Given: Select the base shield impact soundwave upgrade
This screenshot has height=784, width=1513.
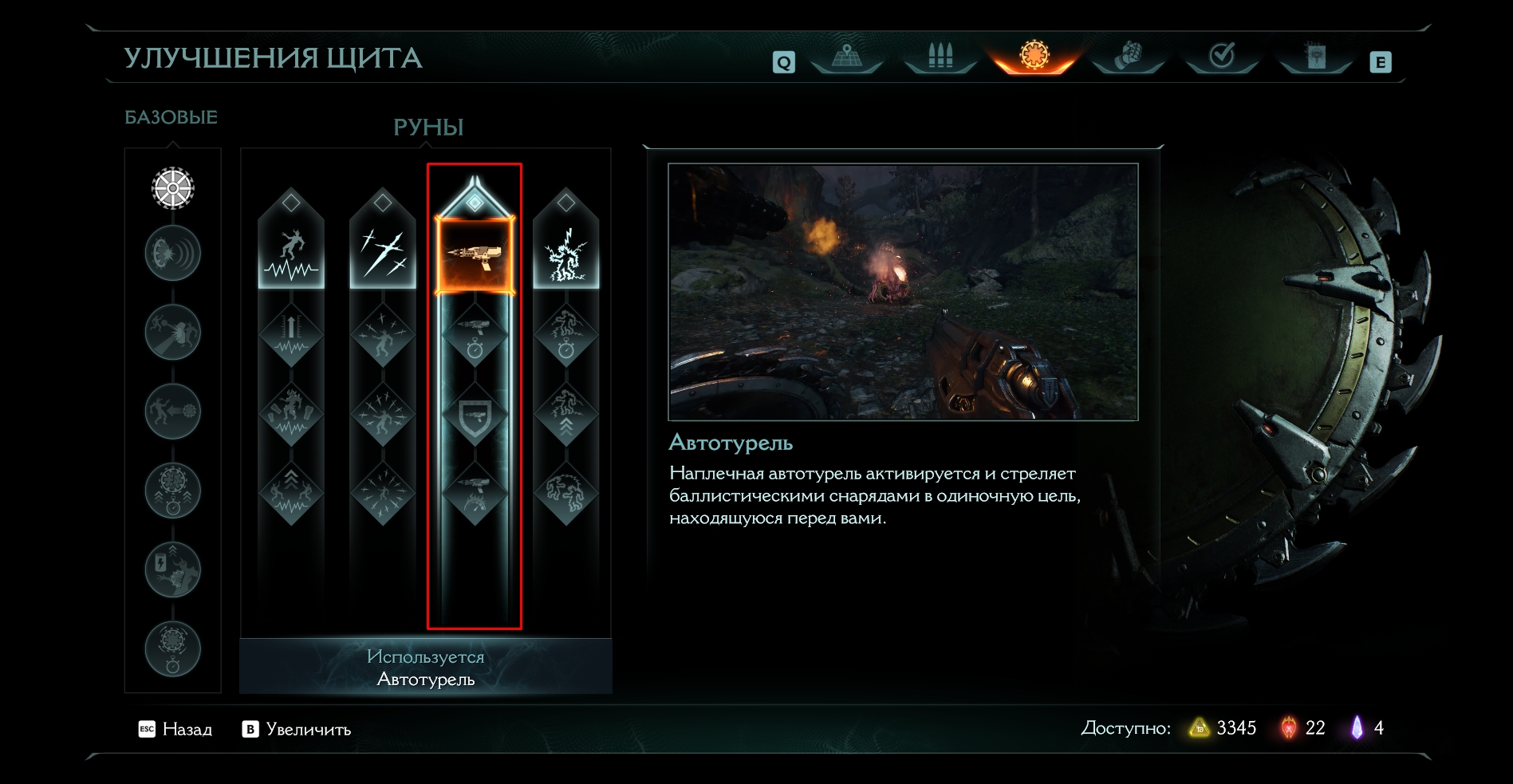Looking at the screenshot, I should (173, 254).
